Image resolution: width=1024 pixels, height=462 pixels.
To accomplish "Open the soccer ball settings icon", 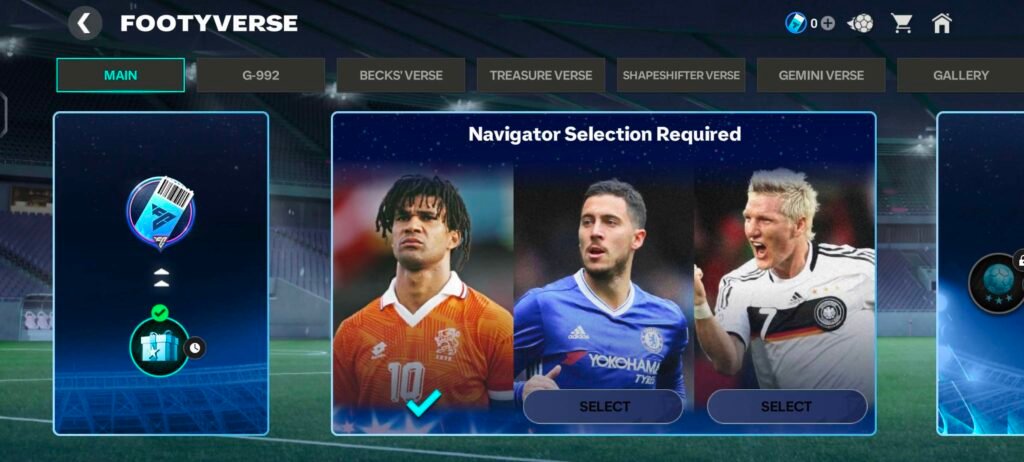I will 860,23.
